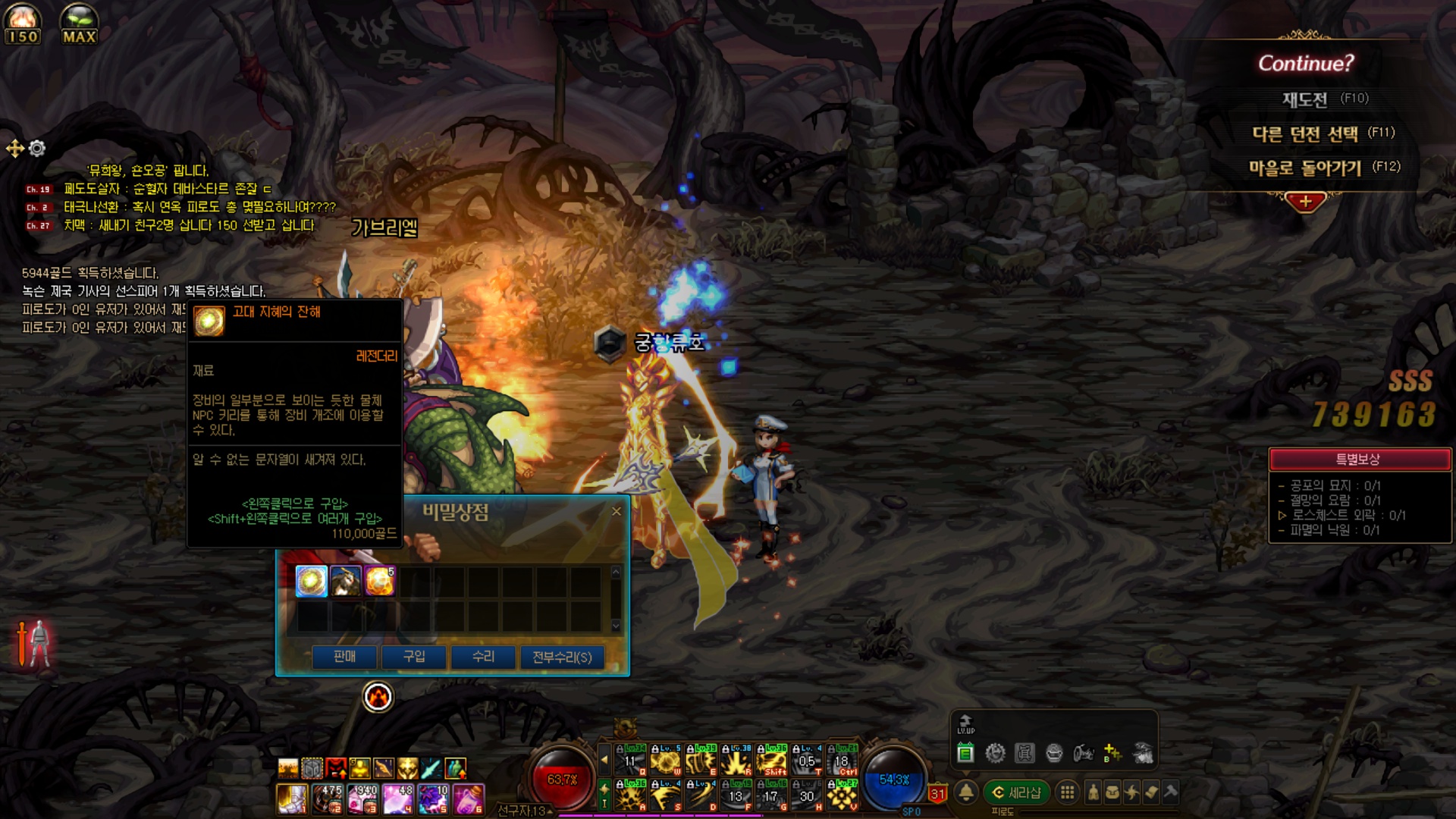Viewport: 1456px width, 819px height.
Task: Open the nine-dot grid menu
Action: [1067, 792]
